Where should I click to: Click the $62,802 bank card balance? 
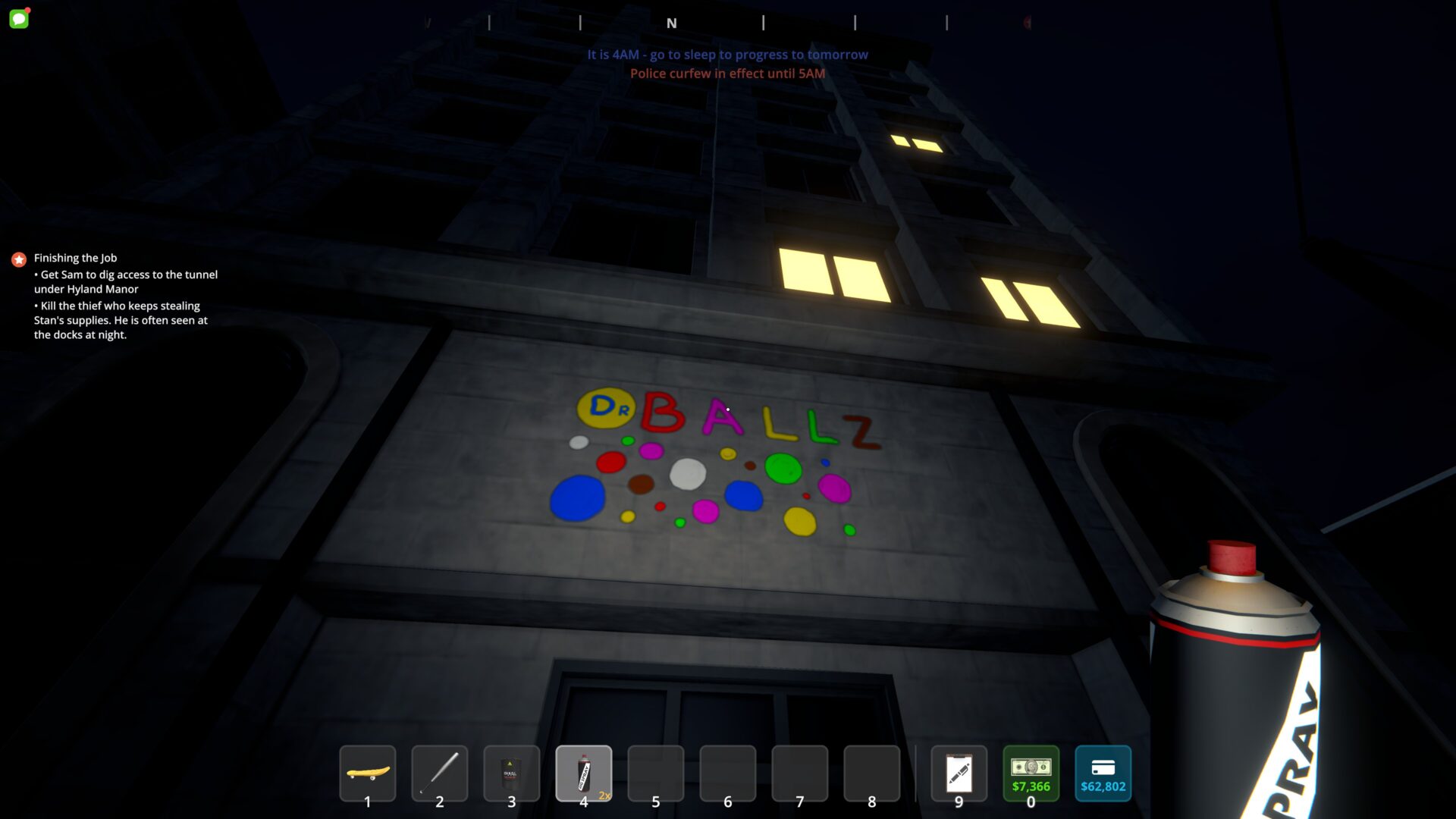click(1103, 773)
